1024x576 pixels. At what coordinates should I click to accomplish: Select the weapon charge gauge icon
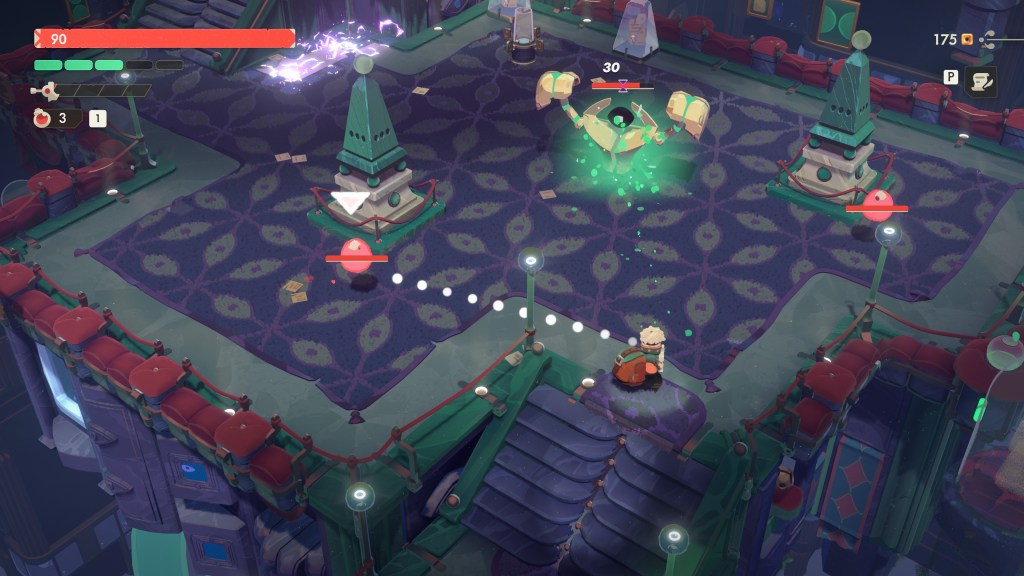(43, 90)
